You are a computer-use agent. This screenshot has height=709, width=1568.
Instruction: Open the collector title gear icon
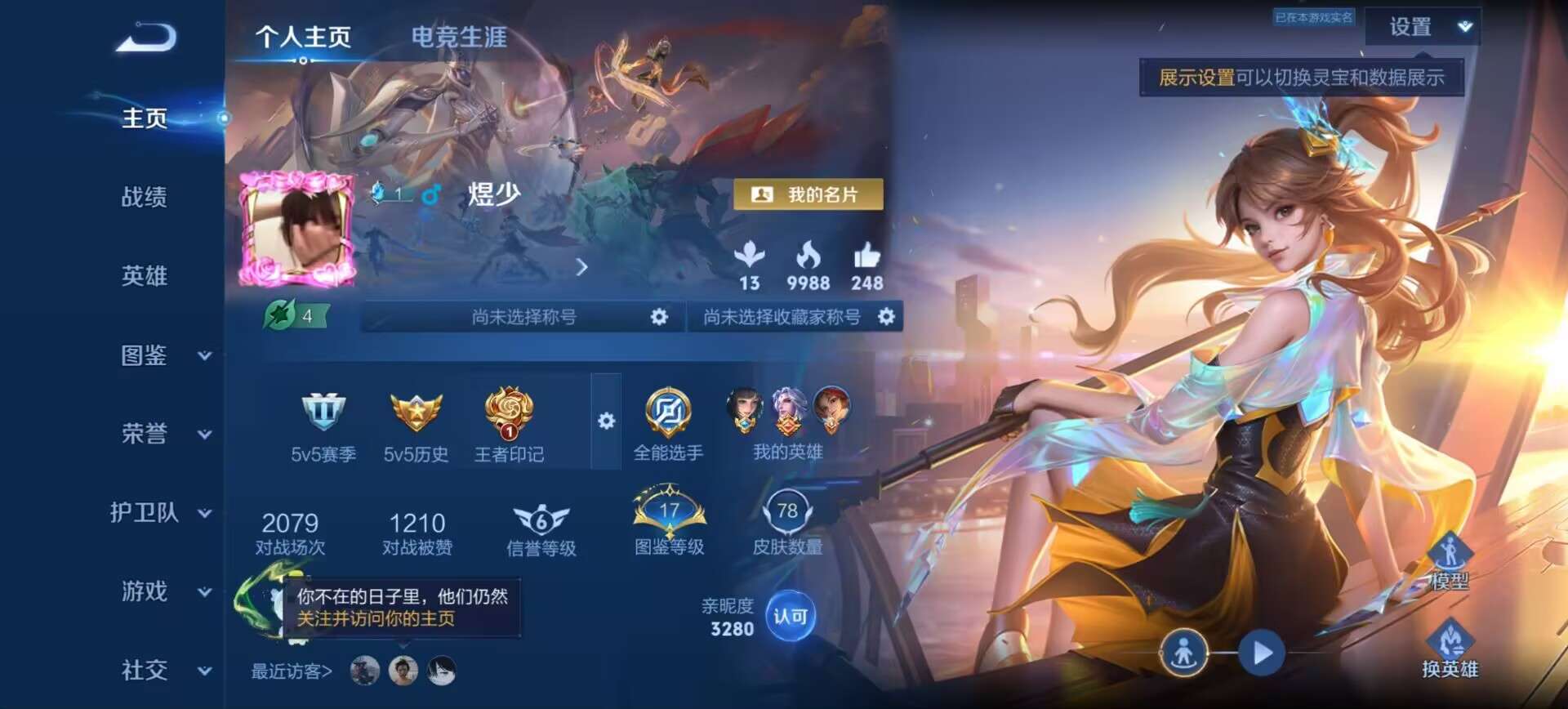(x=884, y=317)
